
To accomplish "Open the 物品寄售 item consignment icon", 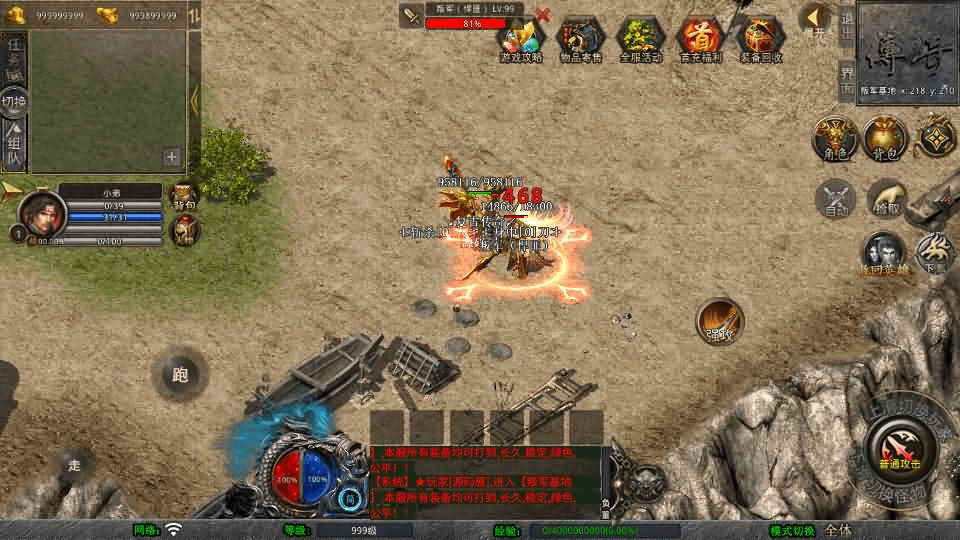I will tap(580, 39).
